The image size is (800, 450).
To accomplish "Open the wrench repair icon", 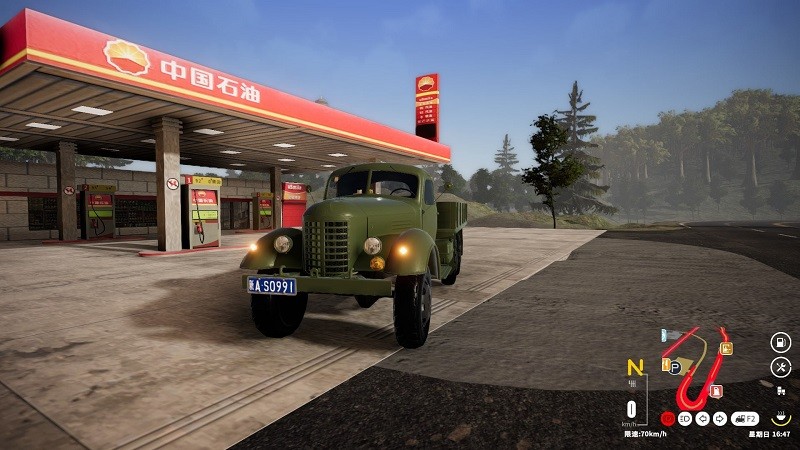I will [x=780, y=367].
